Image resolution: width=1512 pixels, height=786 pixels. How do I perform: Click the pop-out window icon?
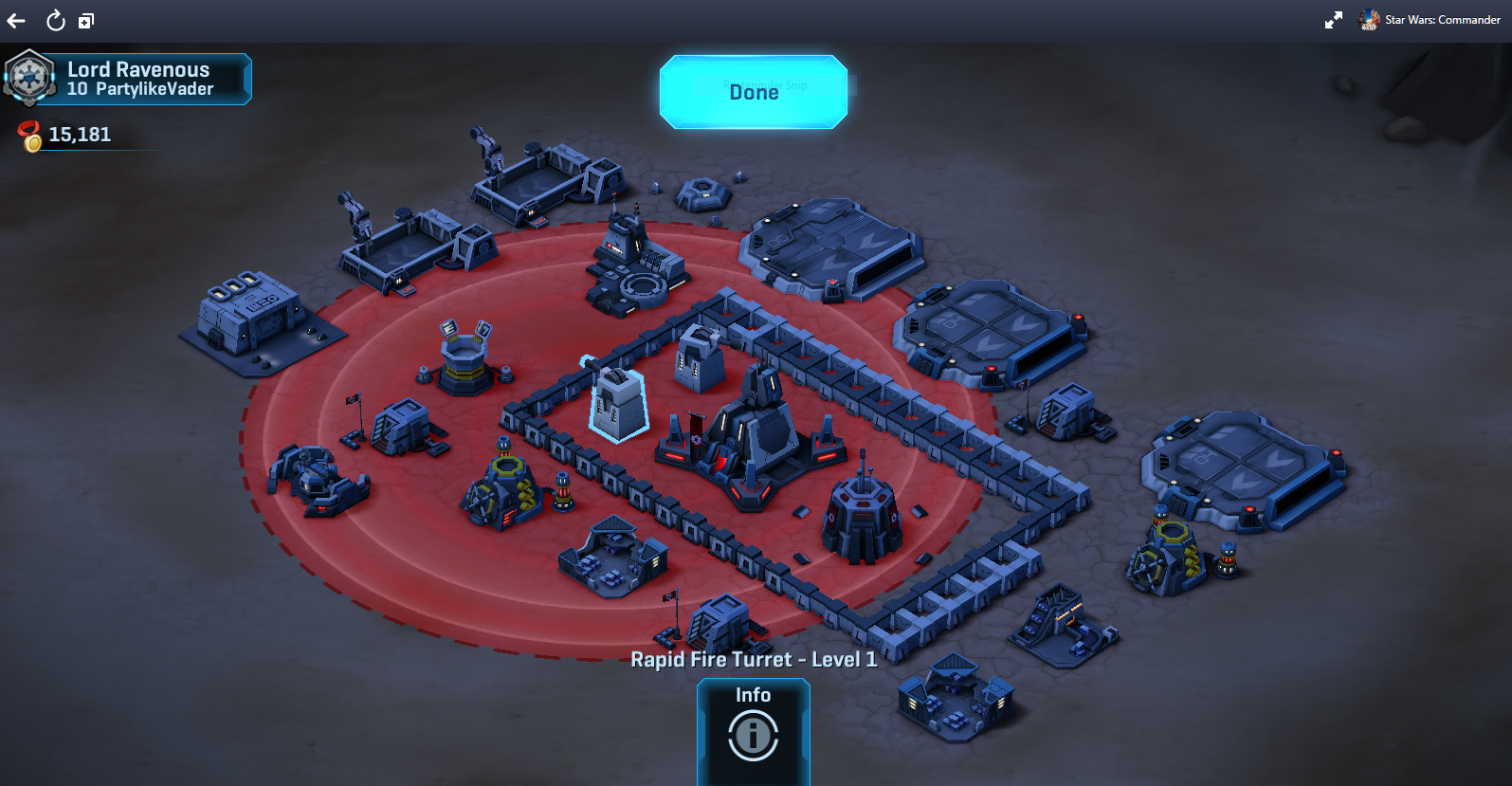pyautogui.click(x=86, y=21)
